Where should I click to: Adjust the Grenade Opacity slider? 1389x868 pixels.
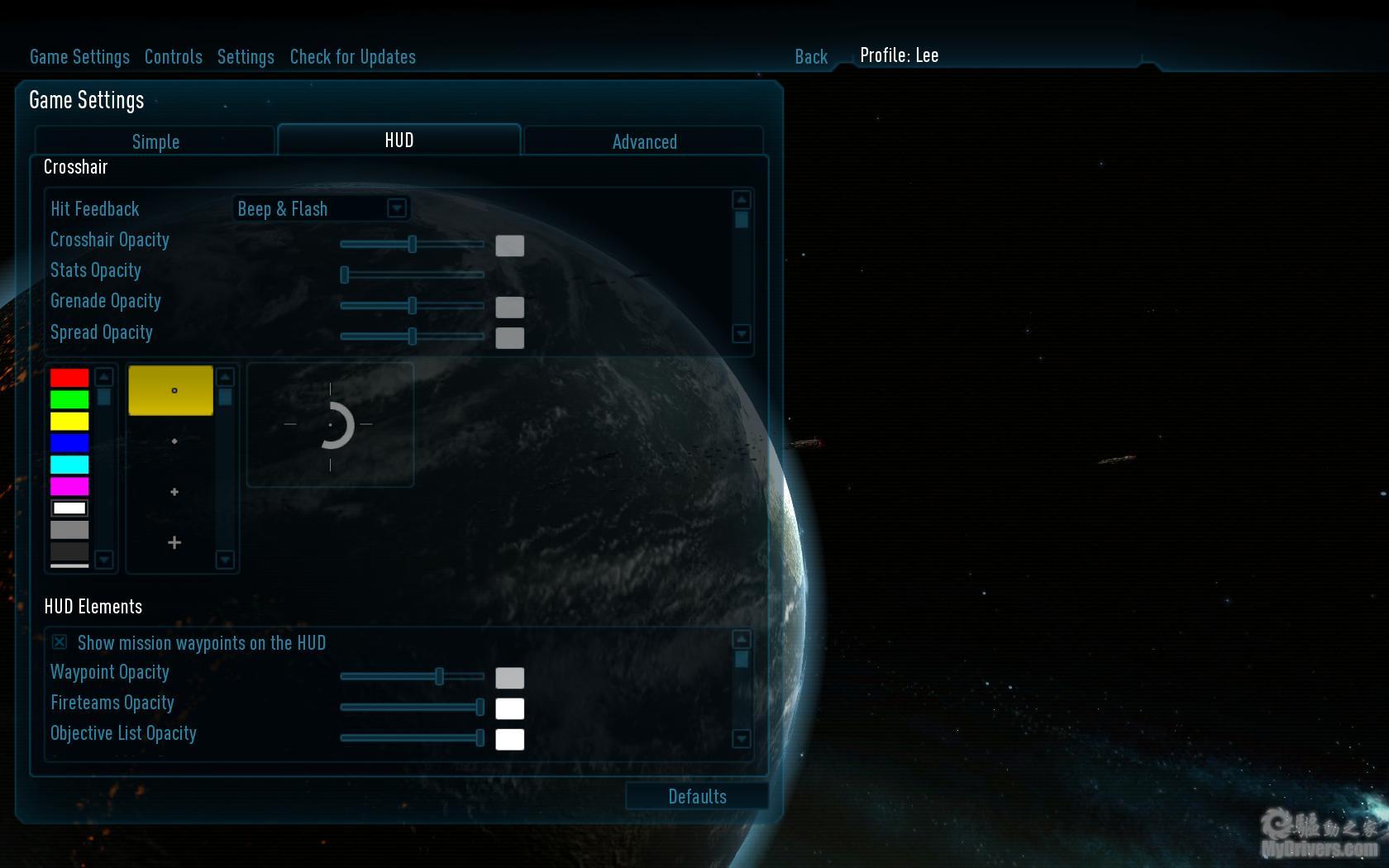[x=412, y=306]
